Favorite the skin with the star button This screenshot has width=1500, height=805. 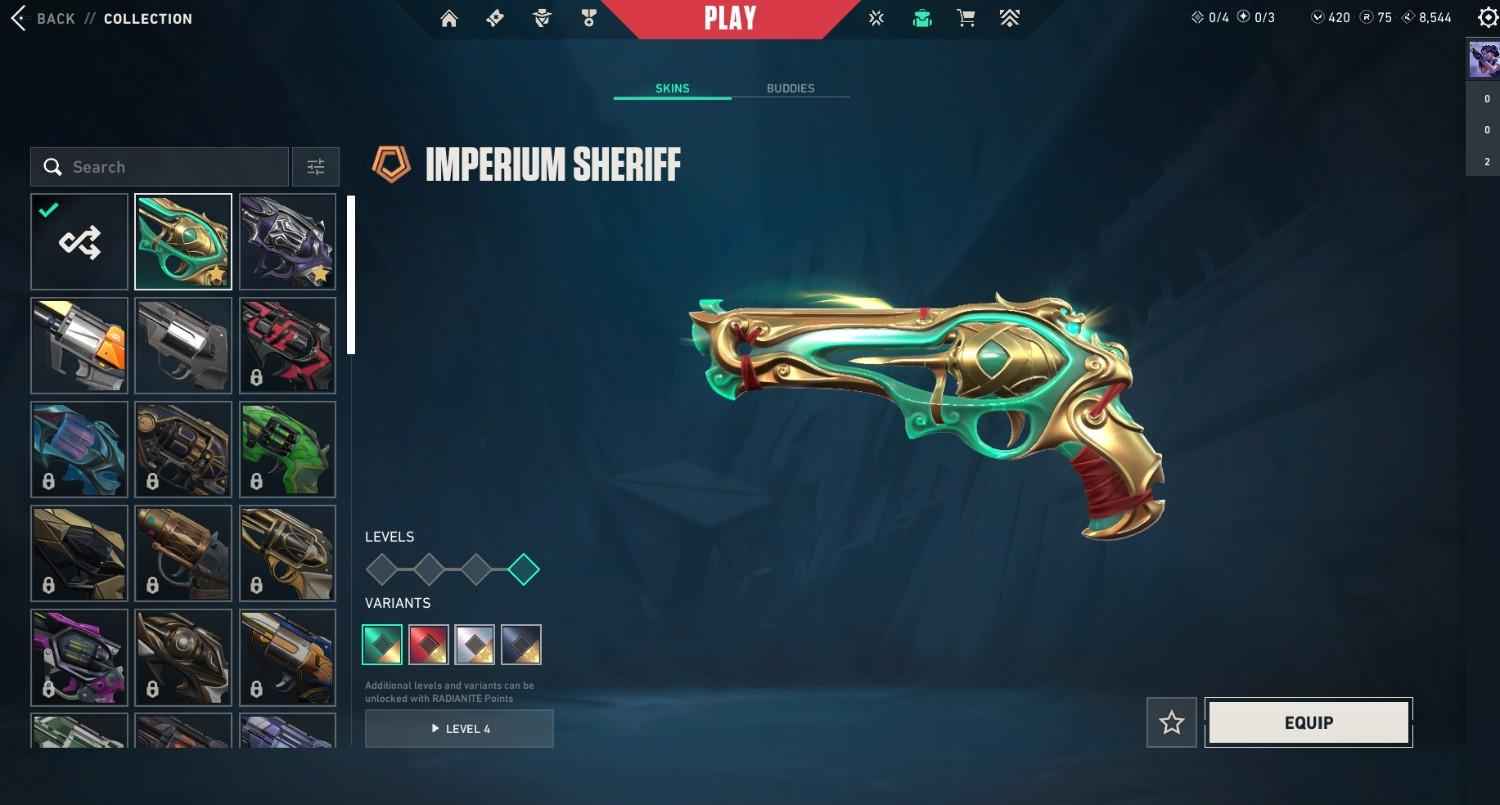click(x=1171, y=723)
